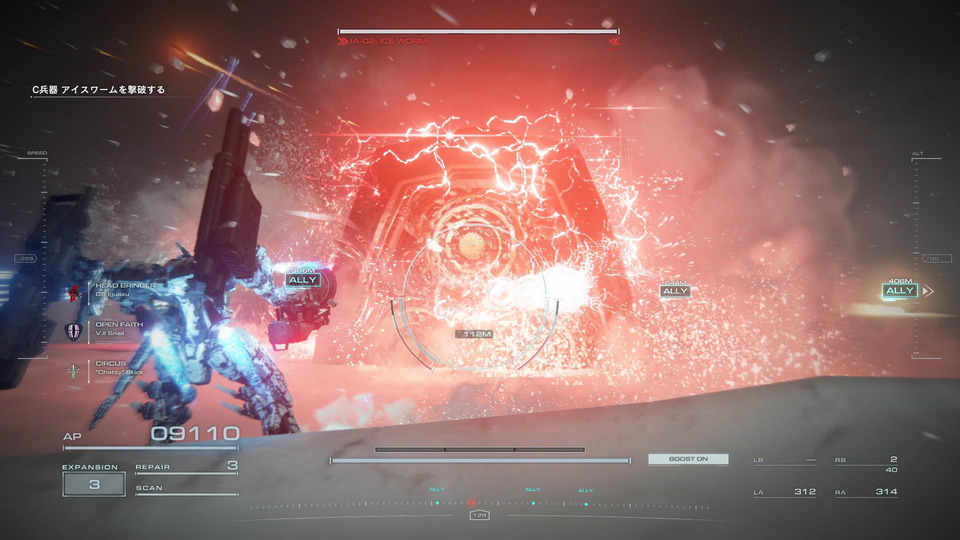Image resolution: width=960 pixels, height=540 pixels.
Task: Click the CIRCUS emblem icon
Action: [74, 371]
